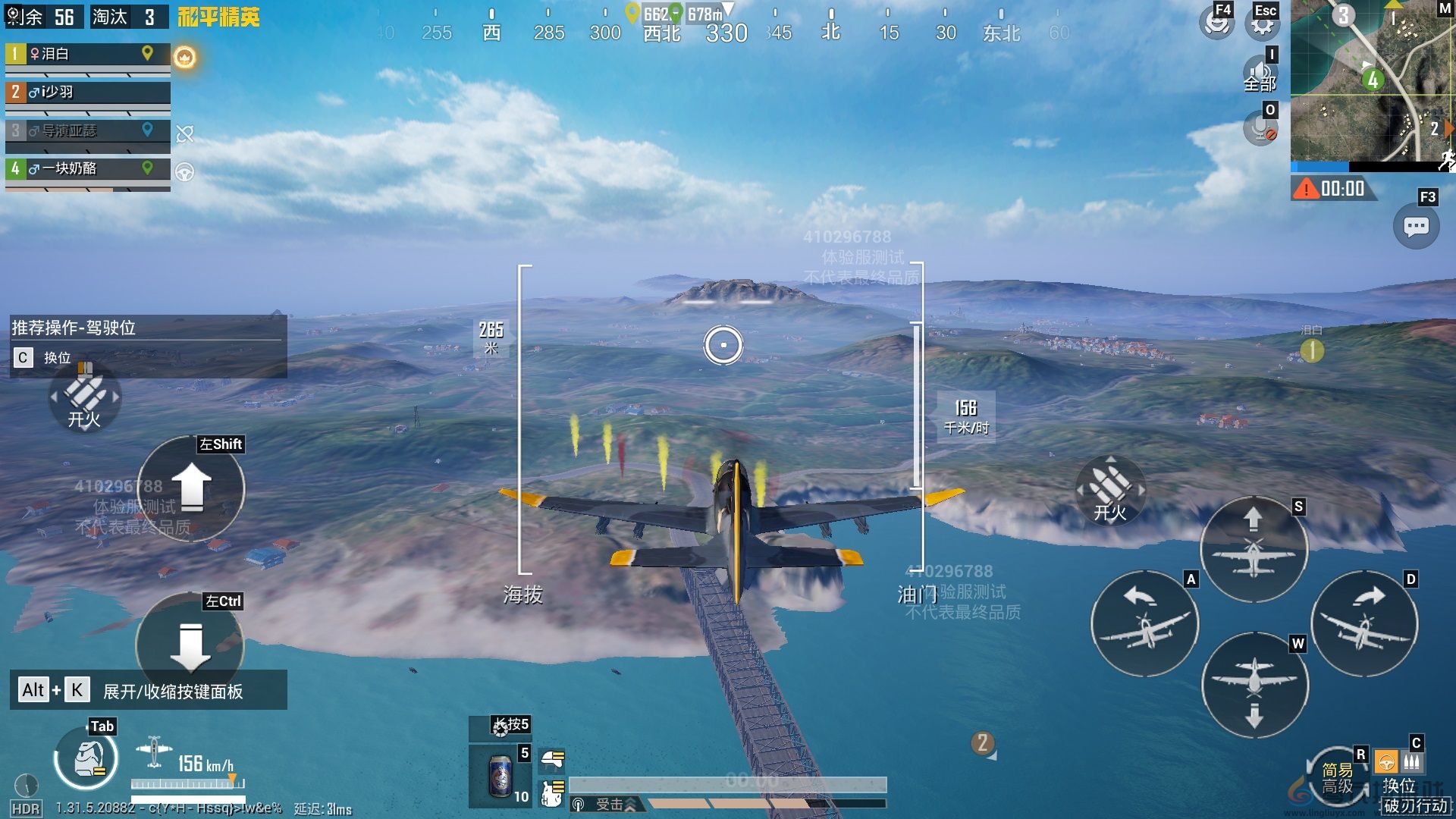Switch the 简易/高级 flight control mode

pyautogui.click(x=1337, y=779)
